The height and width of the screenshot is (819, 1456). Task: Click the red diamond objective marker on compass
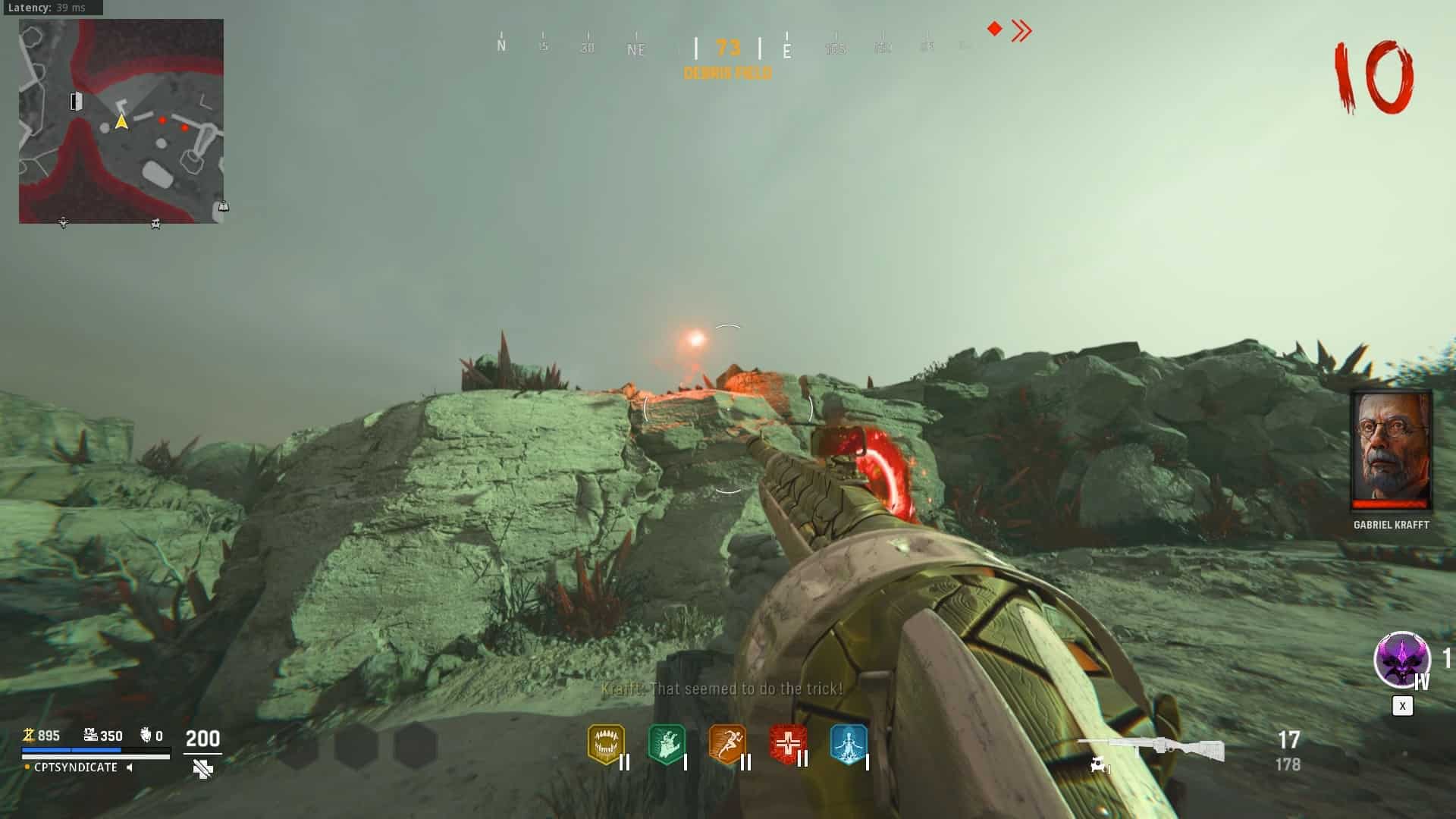(994, 29)
